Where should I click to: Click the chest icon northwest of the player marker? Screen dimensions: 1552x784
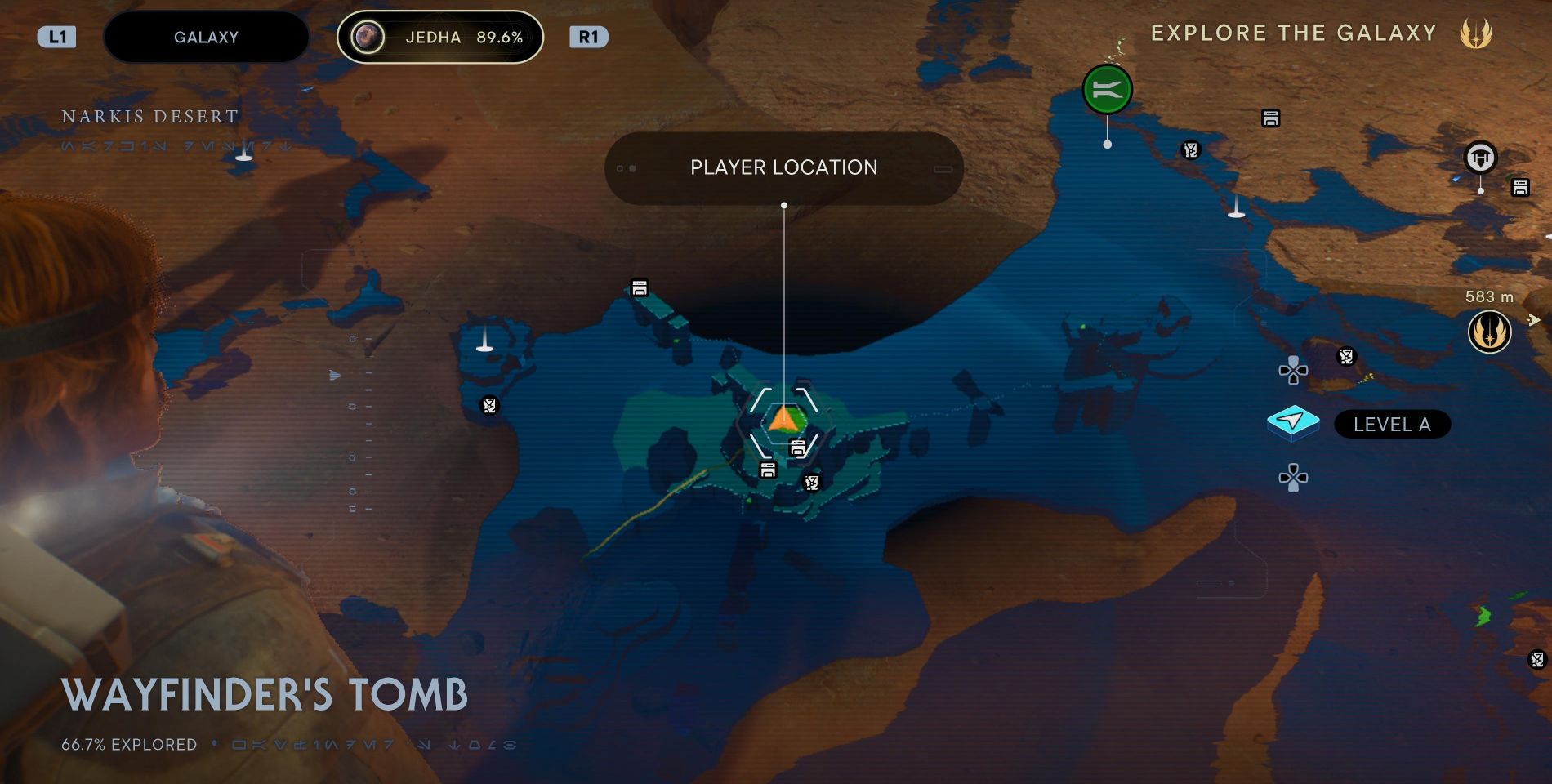pos(639,287)
